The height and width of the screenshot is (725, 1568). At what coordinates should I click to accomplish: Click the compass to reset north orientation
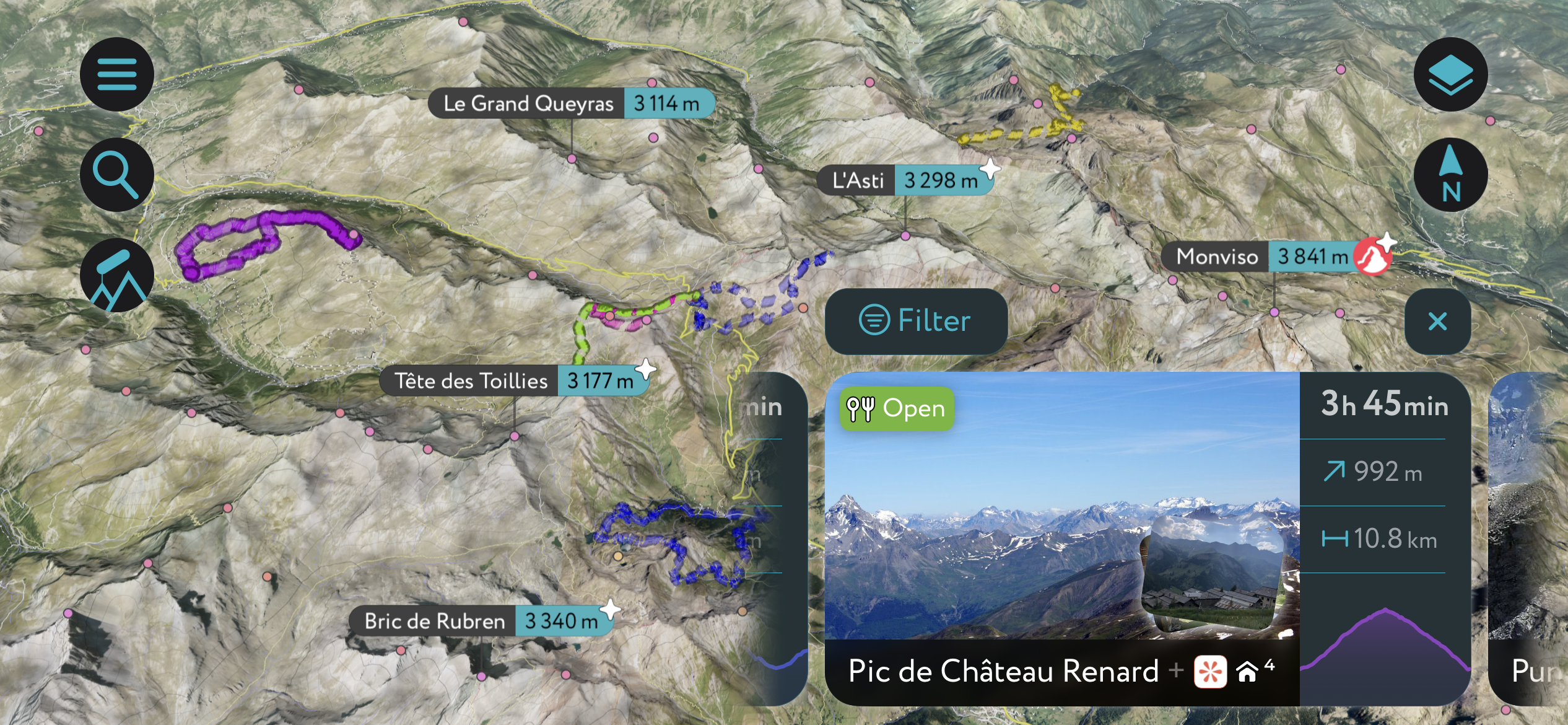(x=1450, y=175)
